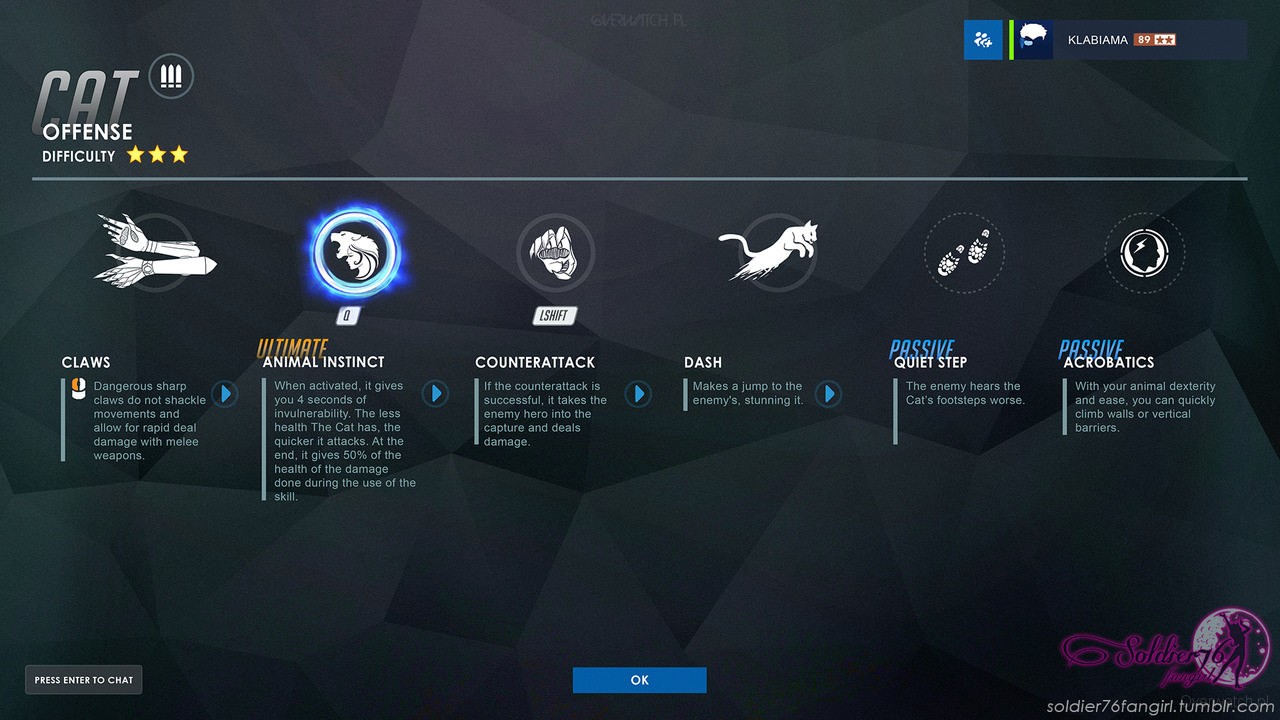Select the Acrobatics passive icon

point(1144,253)
